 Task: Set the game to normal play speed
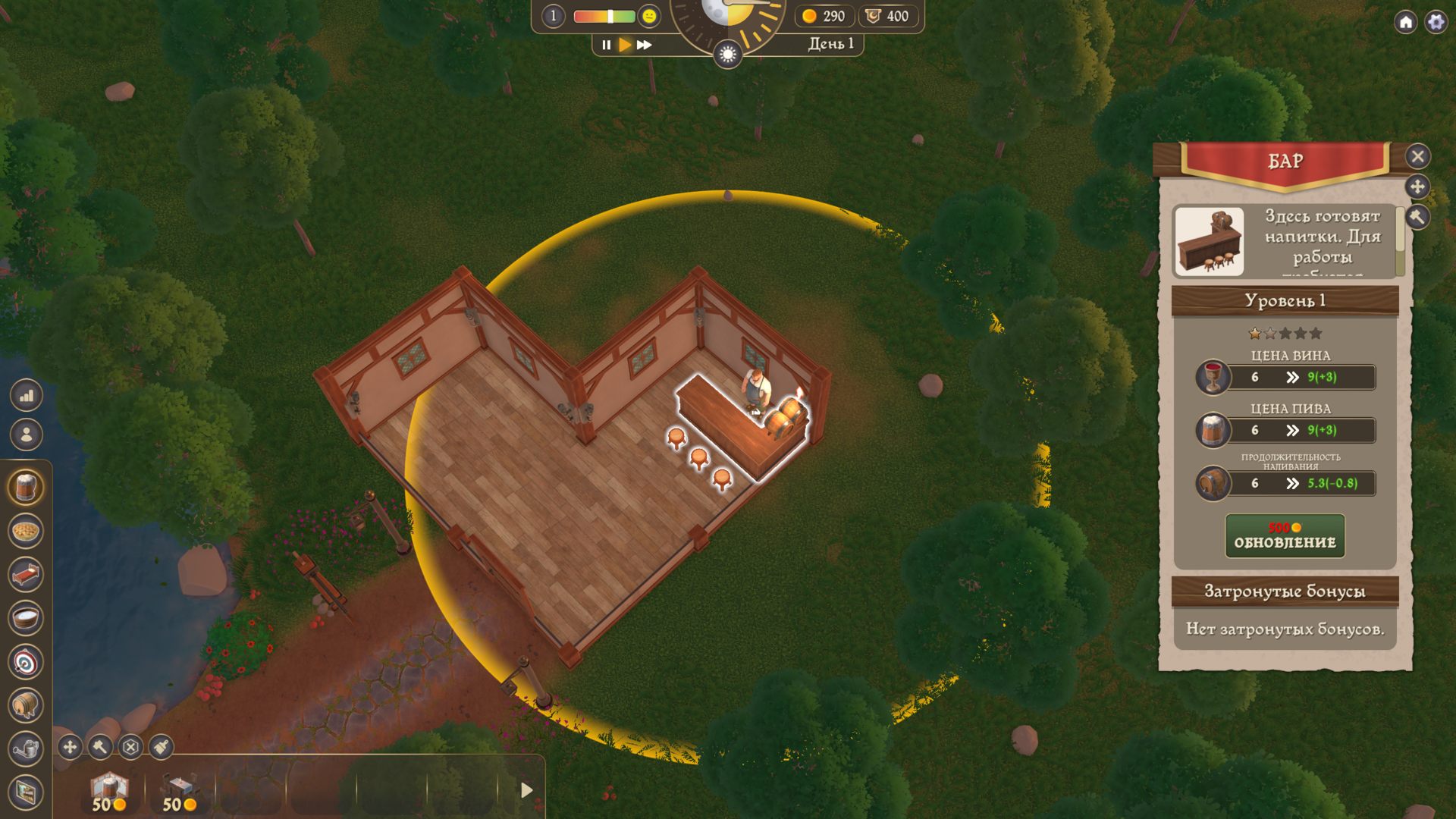625,45
